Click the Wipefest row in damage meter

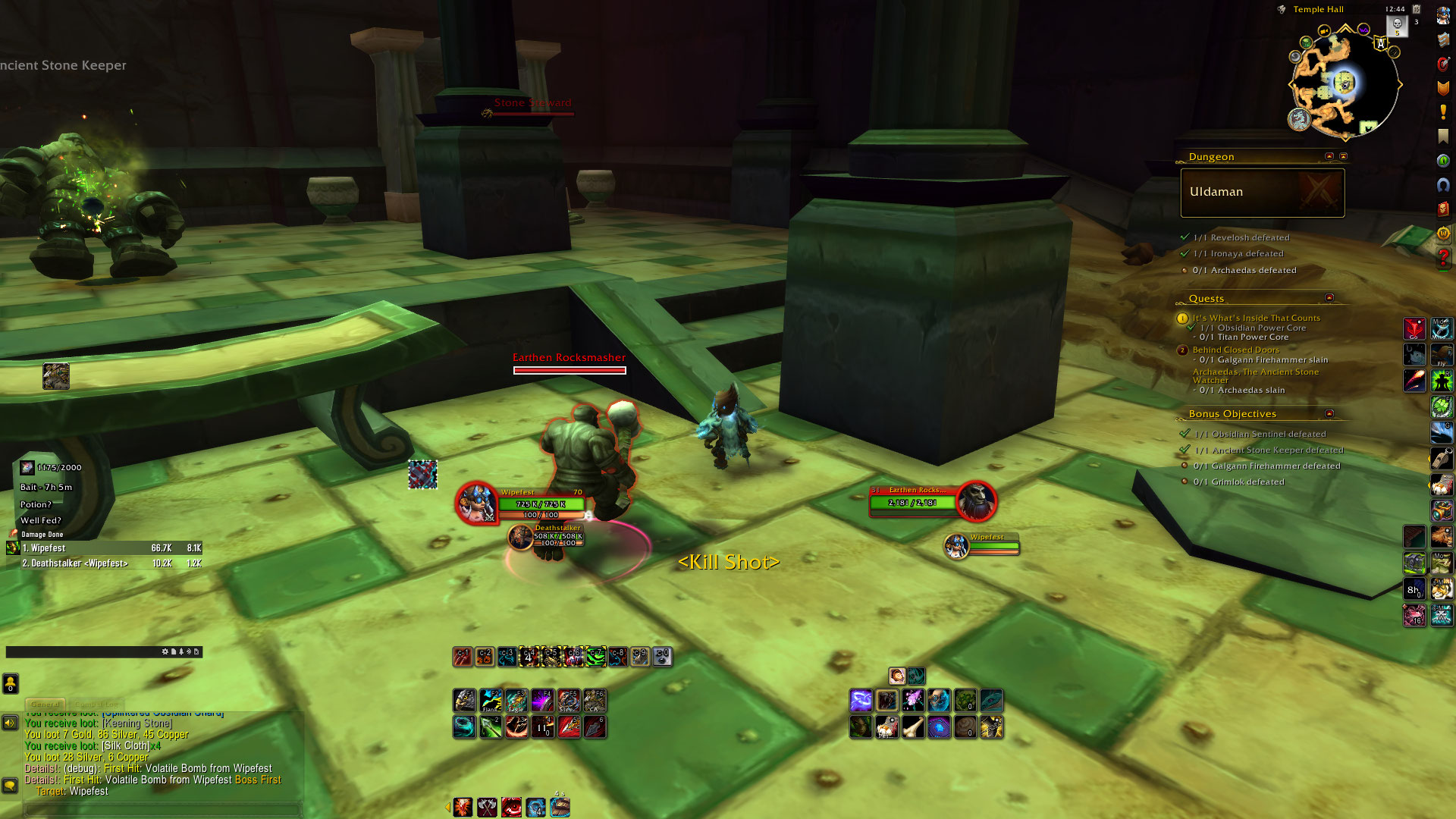click(x=106, y=548)
